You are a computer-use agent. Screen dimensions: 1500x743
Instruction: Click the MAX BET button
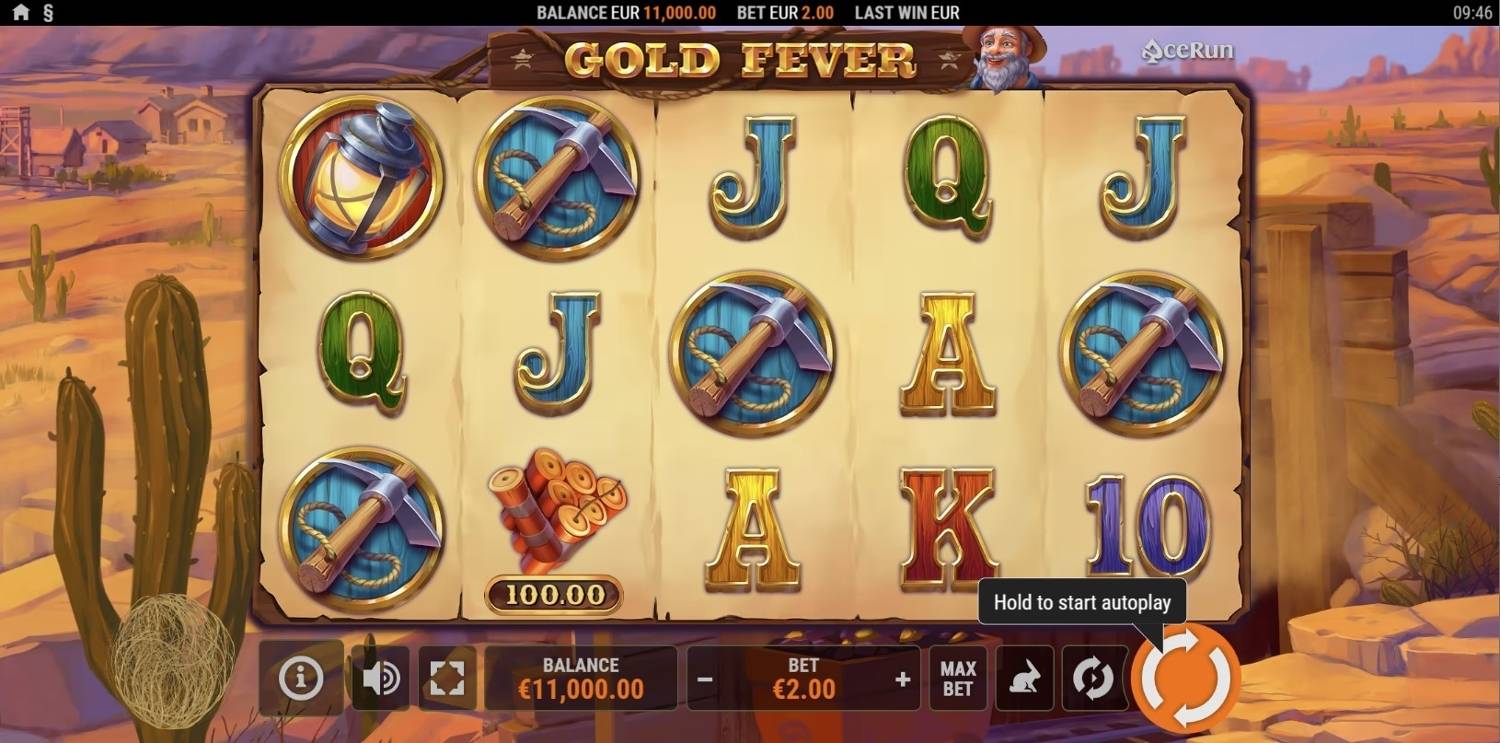click(x=958, y=678)
